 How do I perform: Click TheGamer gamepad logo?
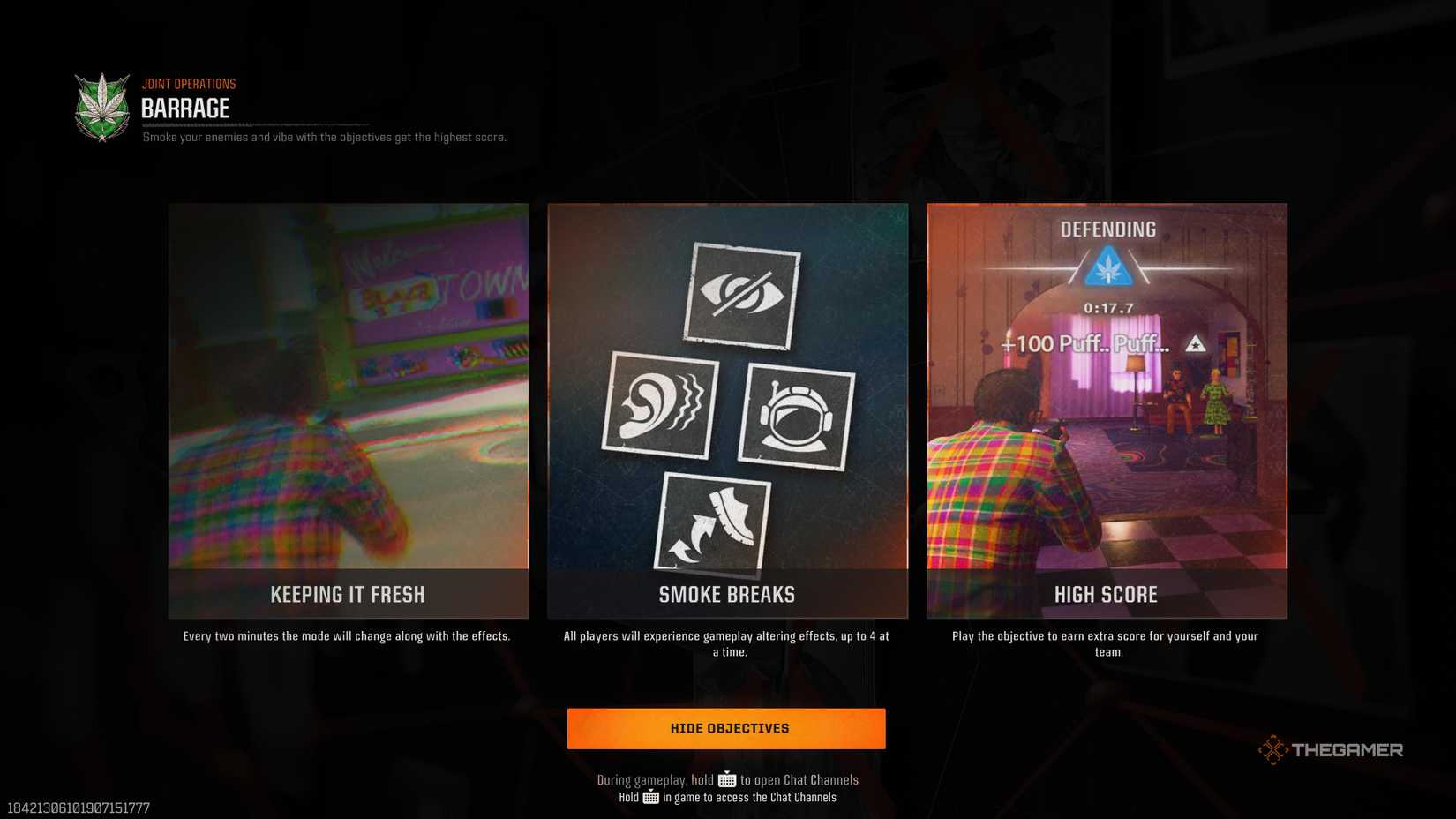[x=1274, y=748]
